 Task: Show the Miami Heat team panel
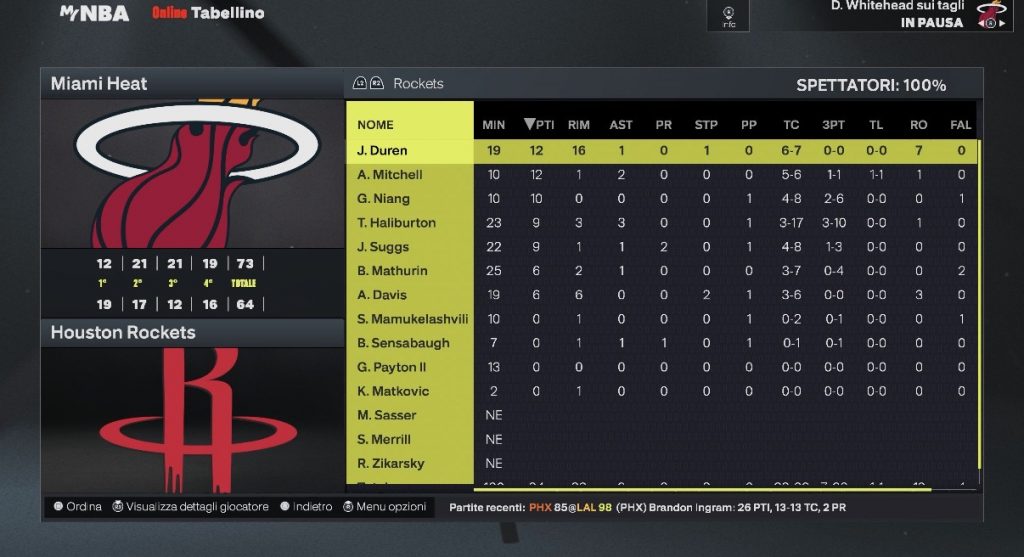[x=192, y=84]
